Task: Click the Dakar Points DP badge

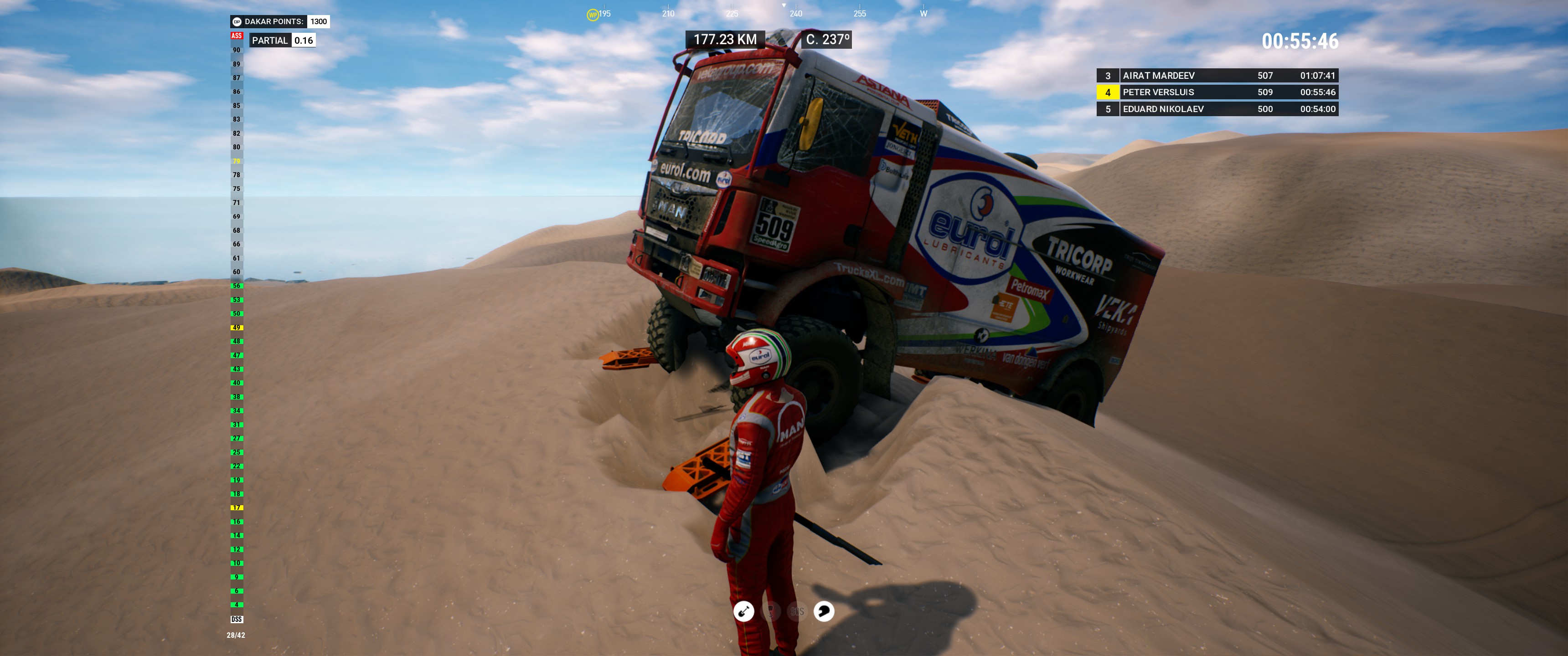Action: point(237,22)
